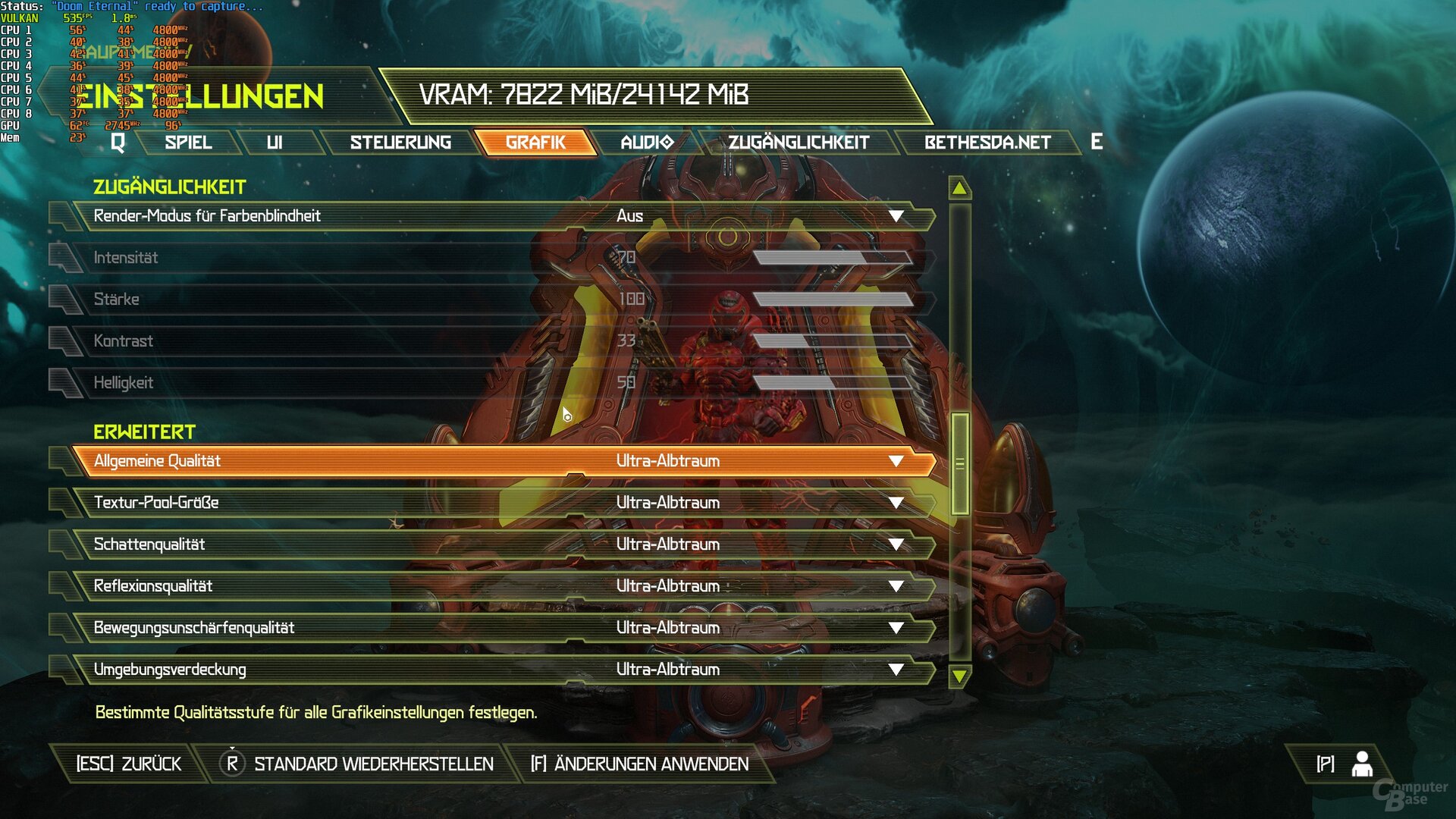
Task: Click the scroll-down arrow of settings list
Action: click(959, 676)
